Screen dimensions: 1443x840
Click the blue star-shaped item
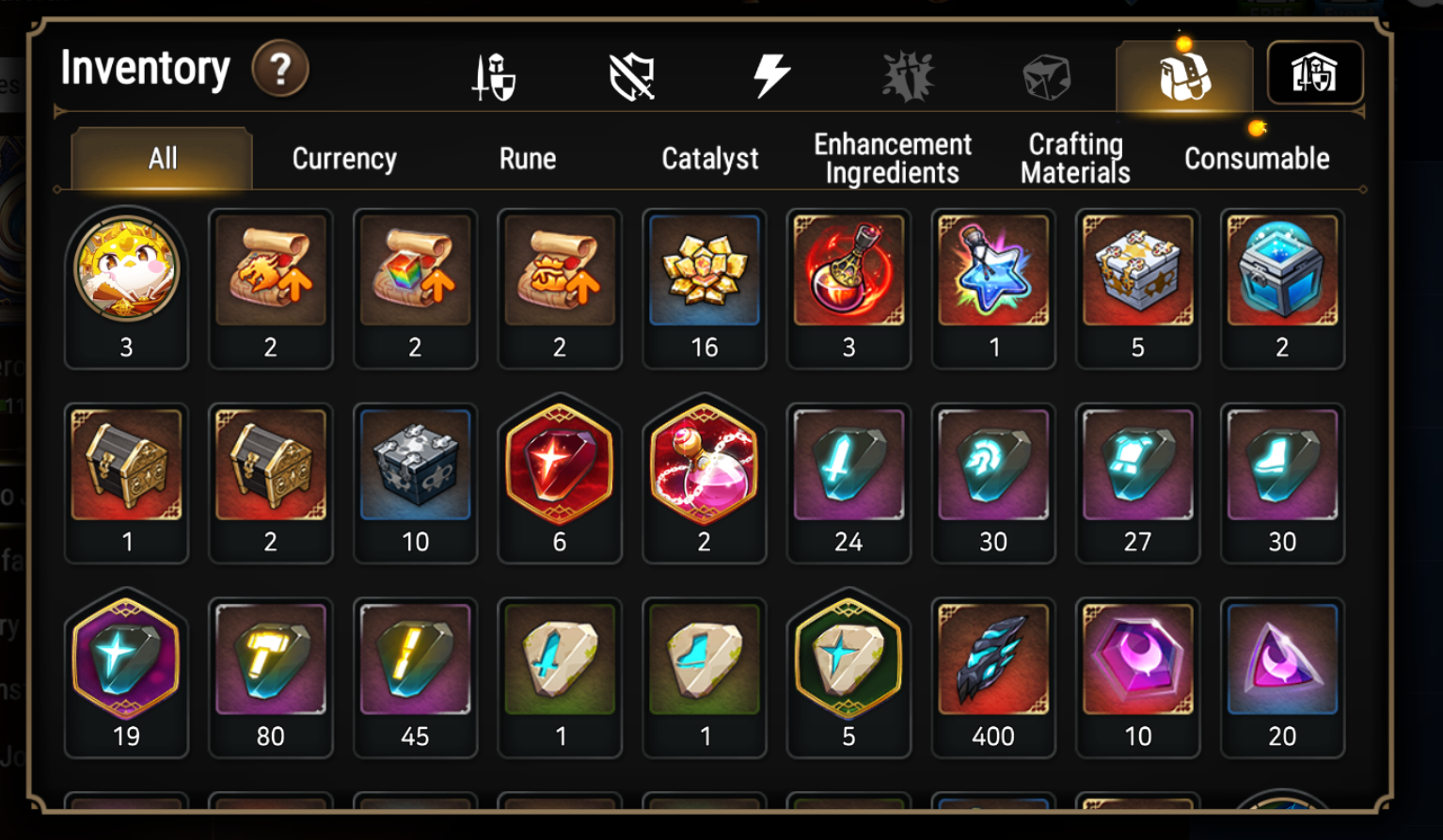coord(993,270)
